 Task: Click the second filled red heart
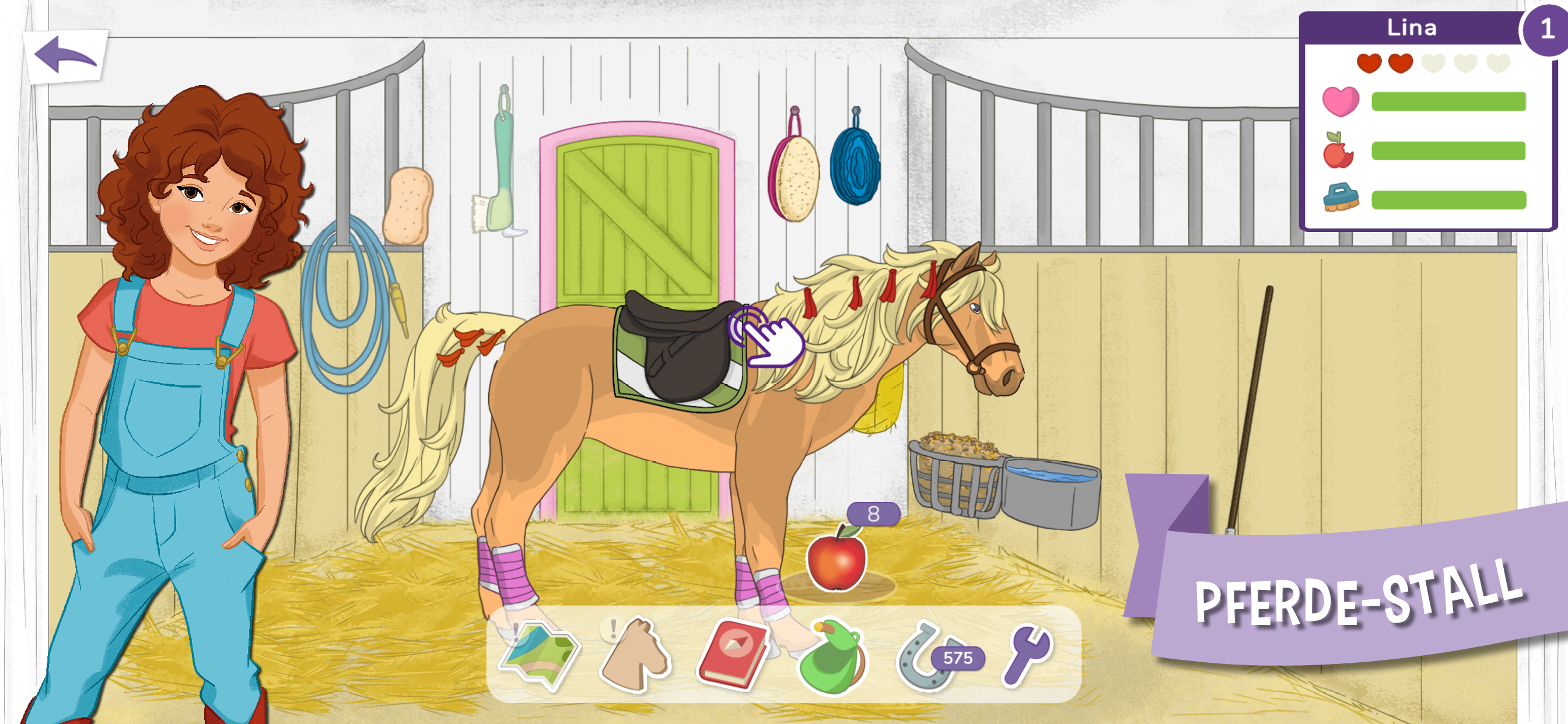(x=1402, y=63)
